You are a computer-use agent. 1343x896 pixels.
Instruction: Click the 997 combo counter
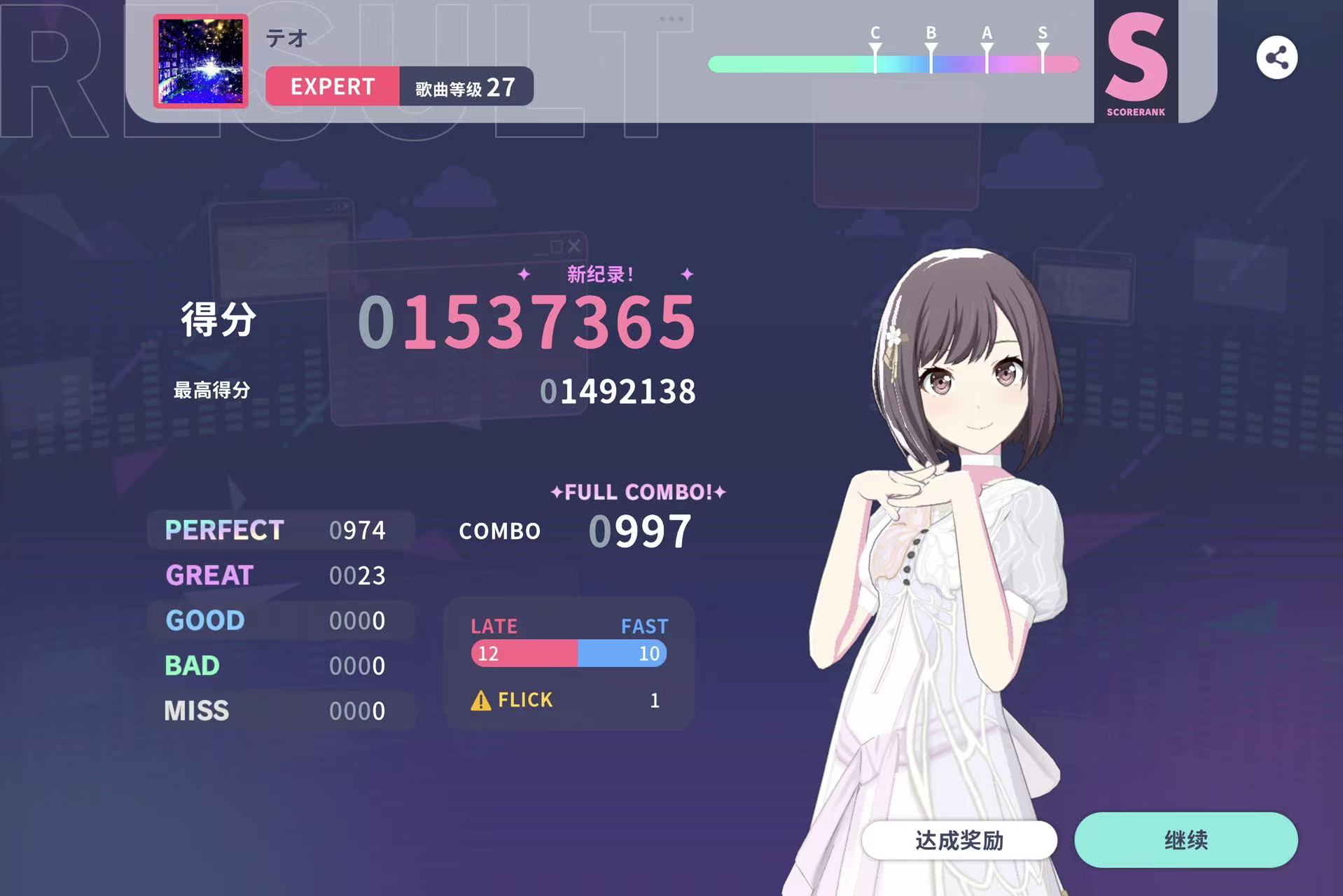pyautogui.click(x=639, y=531)
